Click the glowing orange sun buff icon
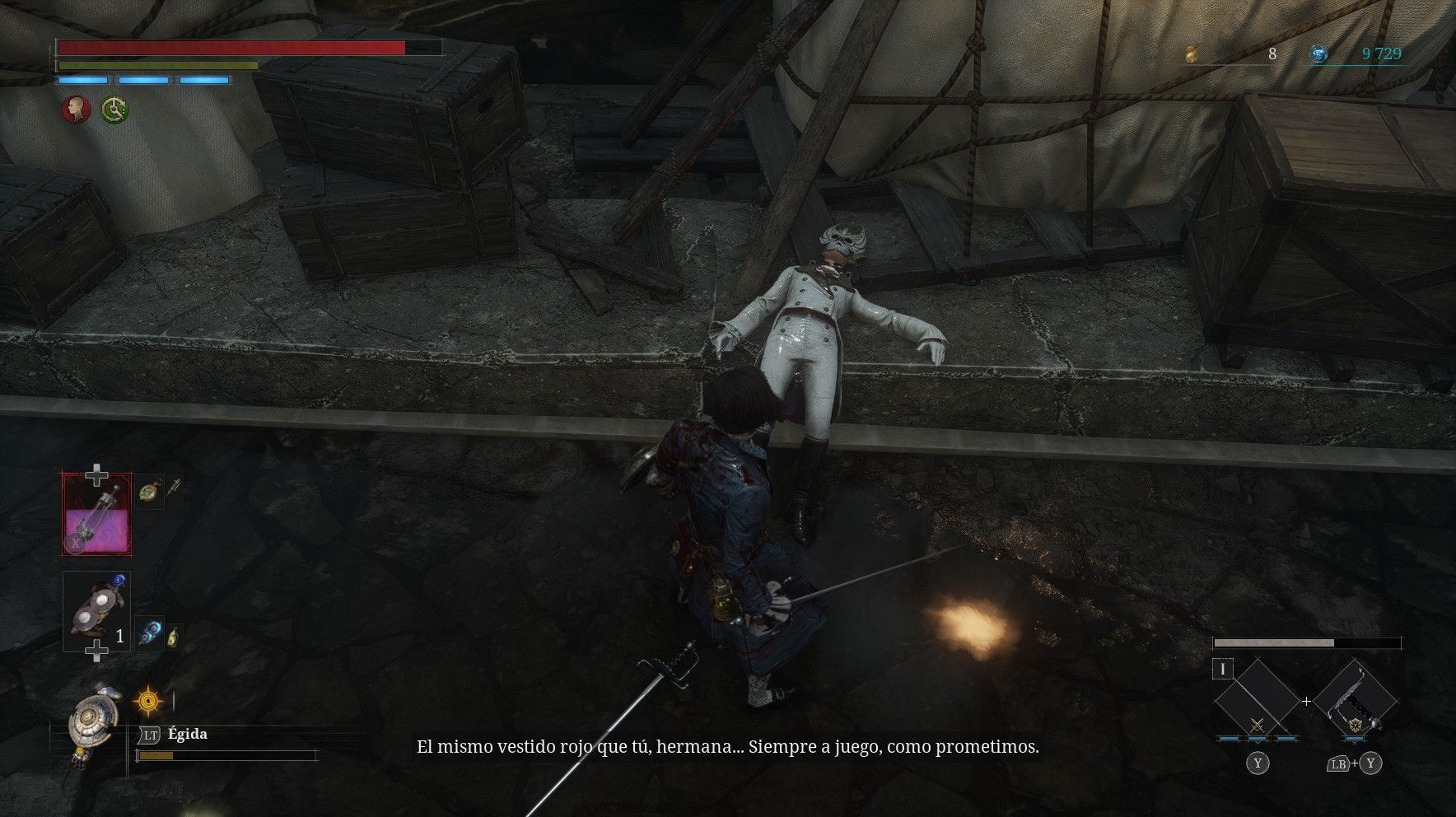Image resolution: width=1456 pixels, height=817 pixels. [148, 702]
